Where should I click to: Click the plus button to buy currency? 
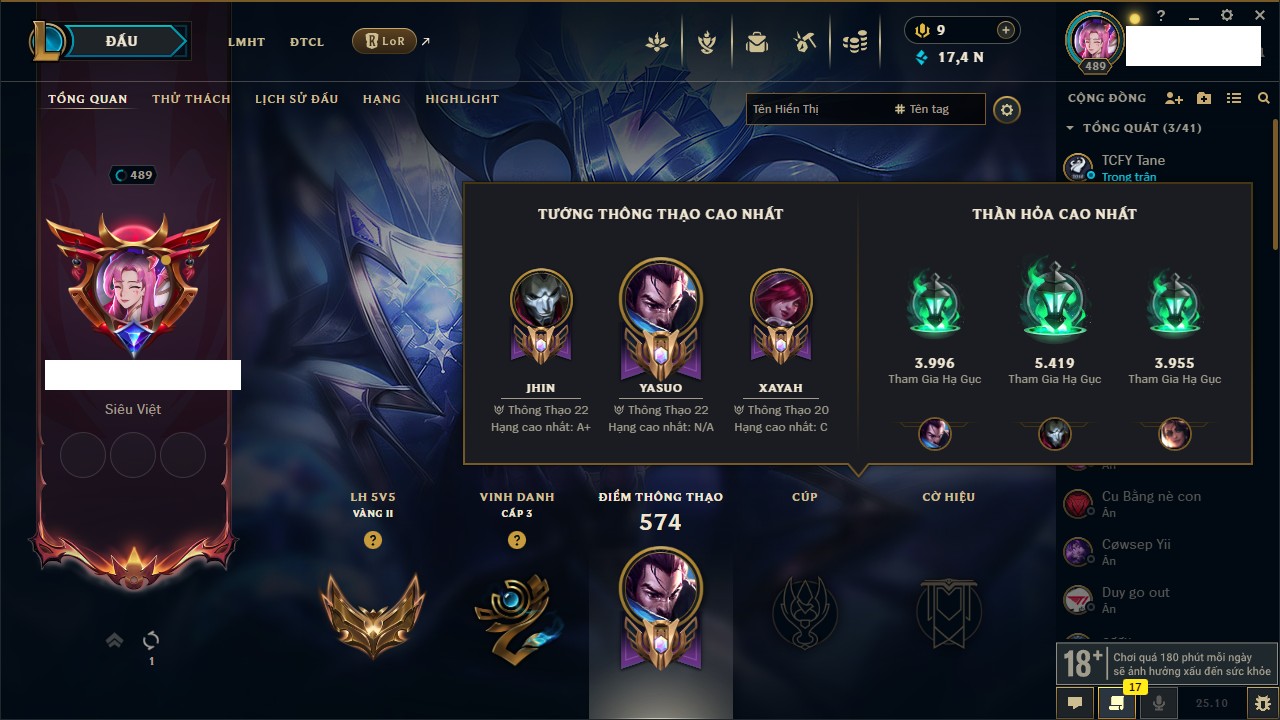click(1006, 30)
